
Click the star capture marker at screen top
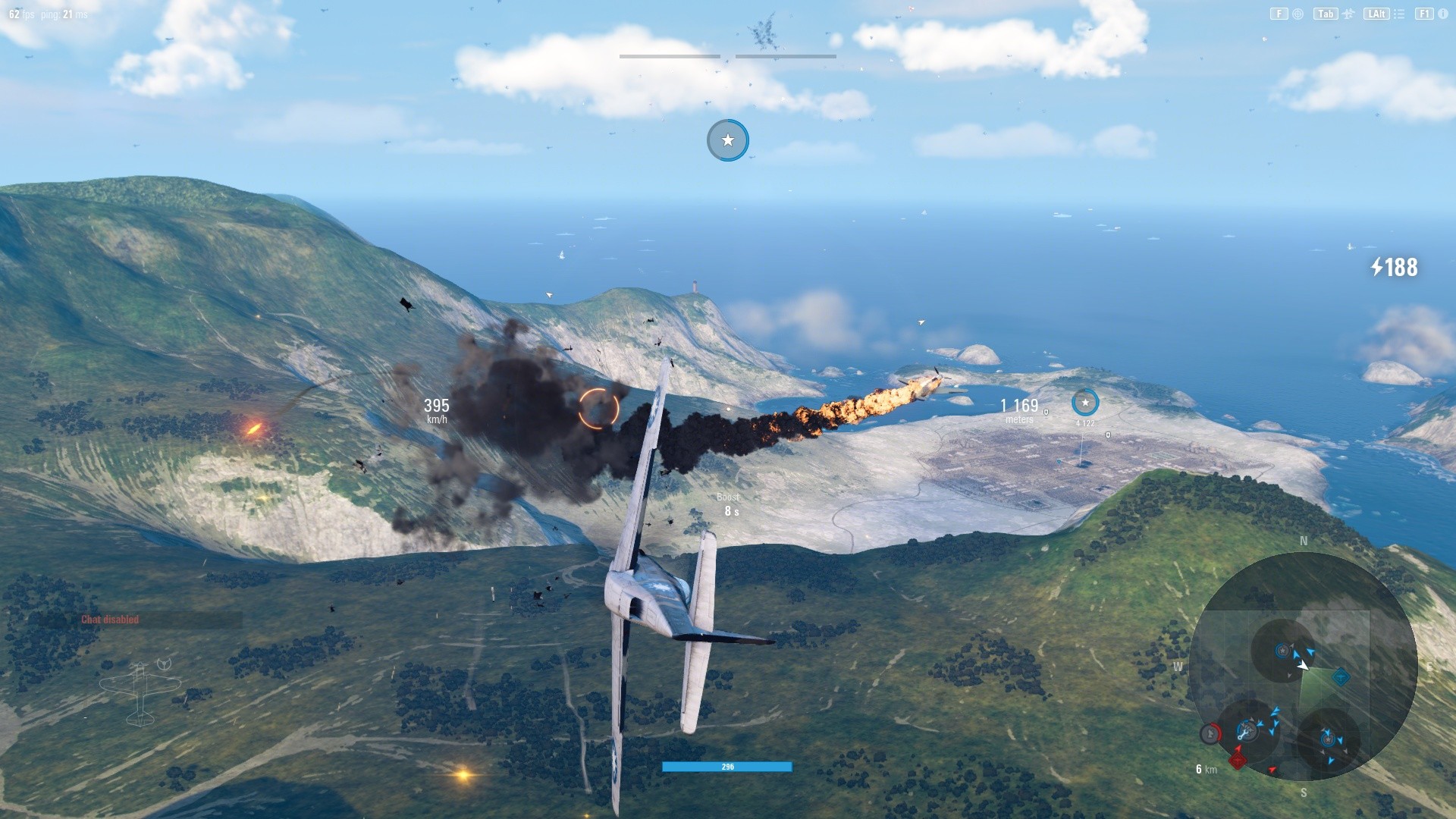pyautogui.click(x=727, y=140)
